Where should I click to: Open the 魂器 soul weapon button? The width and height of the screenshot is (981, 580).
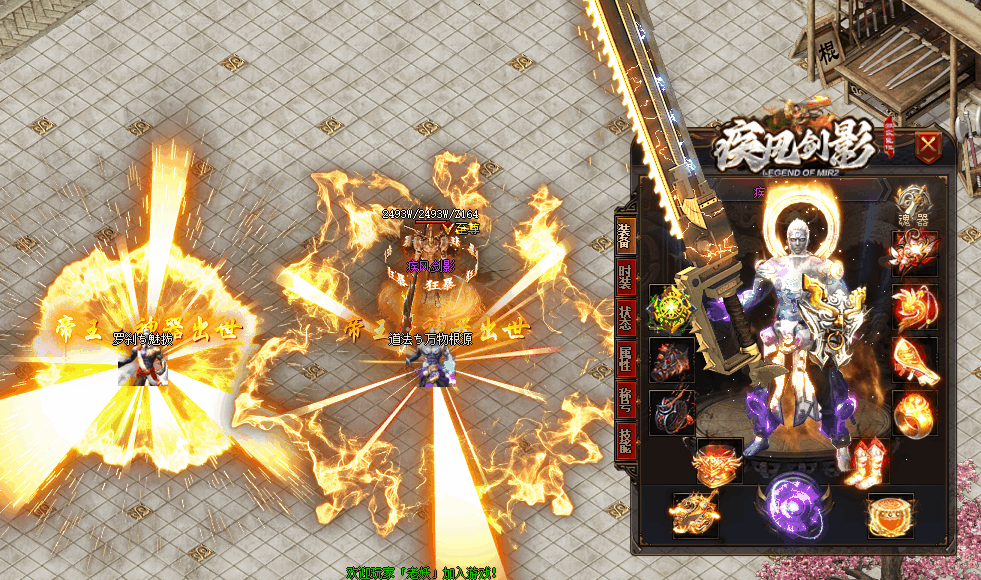tap(913, 205)
